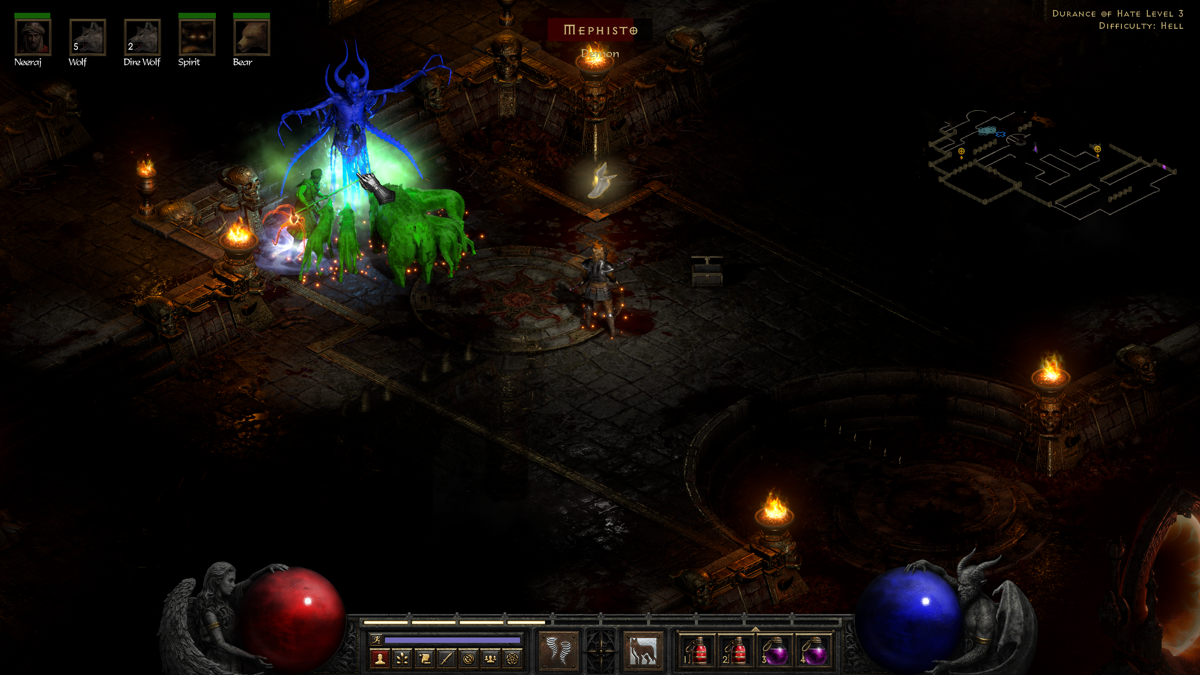
Task: Expand the potion belt with the arrow
Action: (756, 629)
